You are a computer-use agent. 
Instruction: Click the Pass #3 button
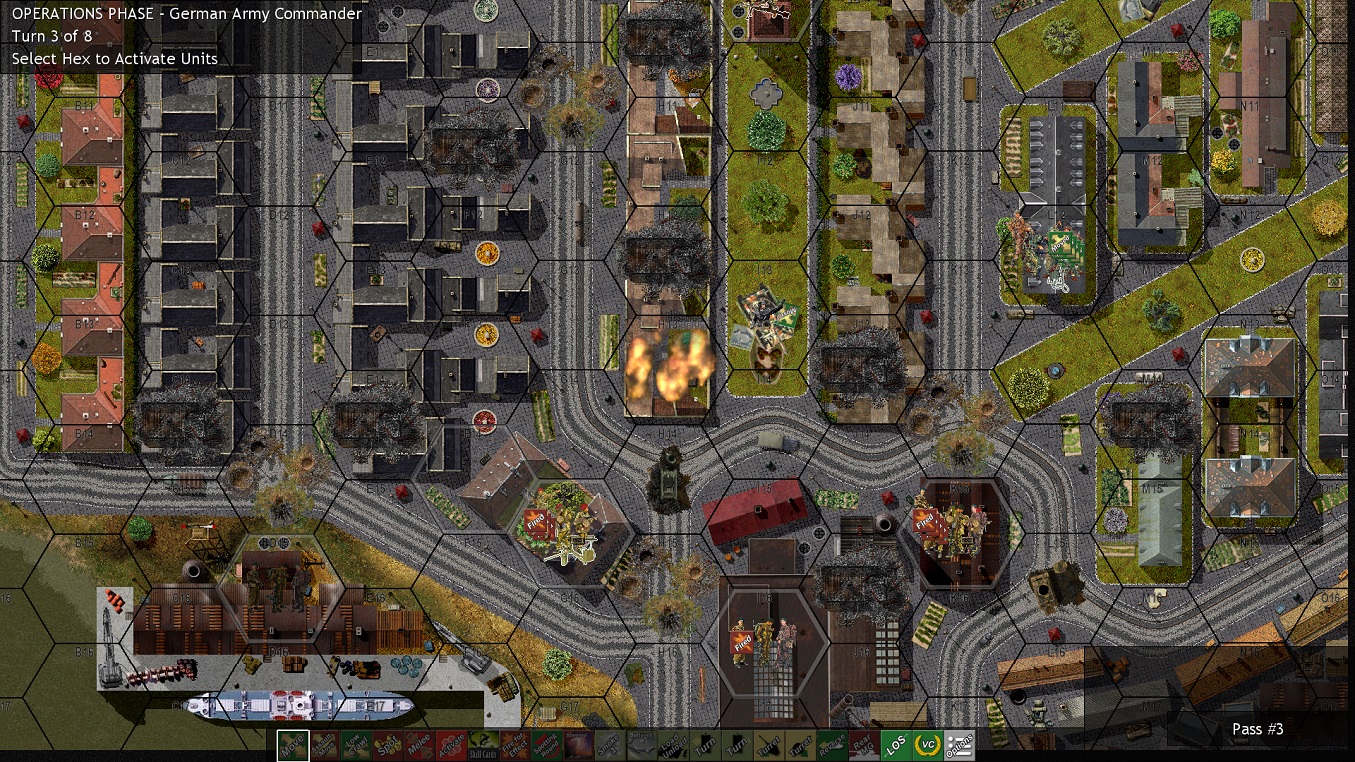[1257, 729]
